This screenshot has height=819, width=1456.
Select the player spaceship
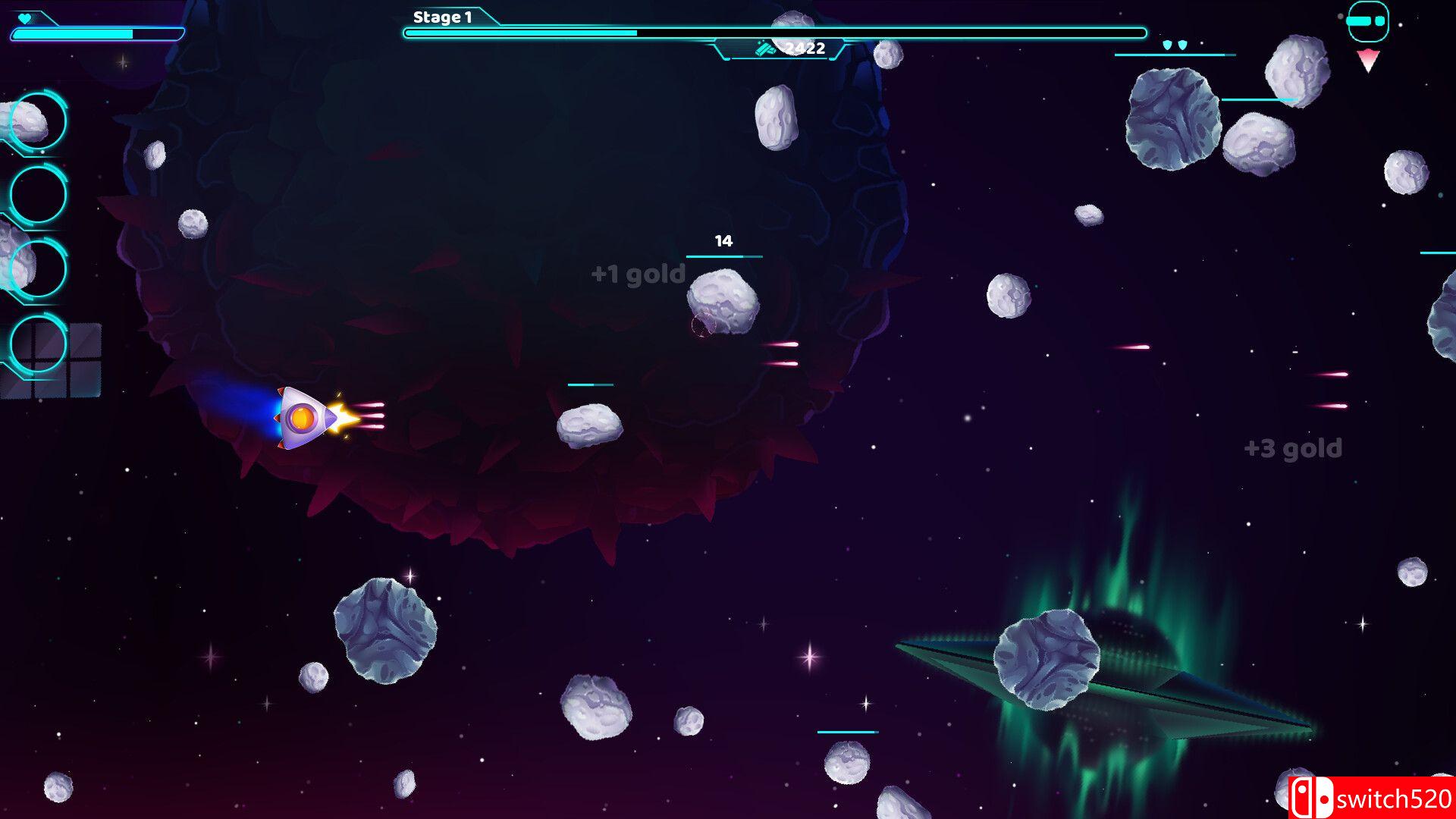coord(302,416)
